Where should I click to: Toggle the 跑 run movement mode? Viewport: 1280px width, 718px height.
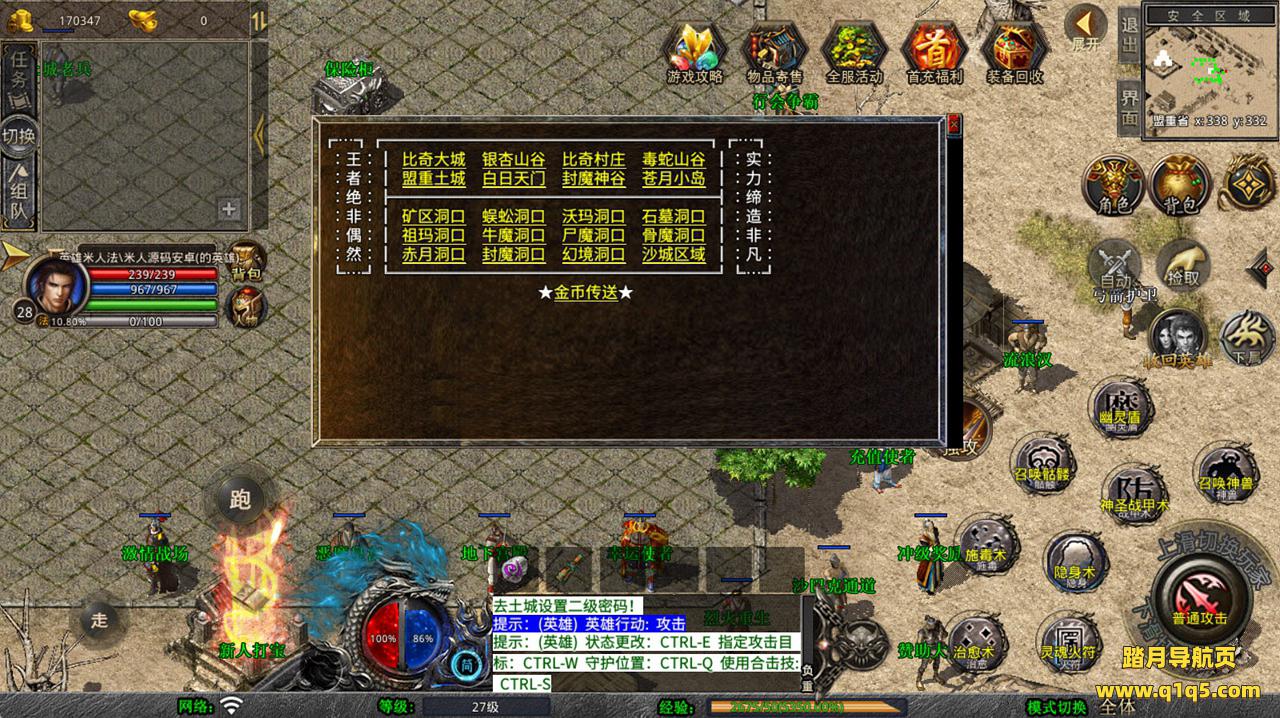[x=240, y=500]
